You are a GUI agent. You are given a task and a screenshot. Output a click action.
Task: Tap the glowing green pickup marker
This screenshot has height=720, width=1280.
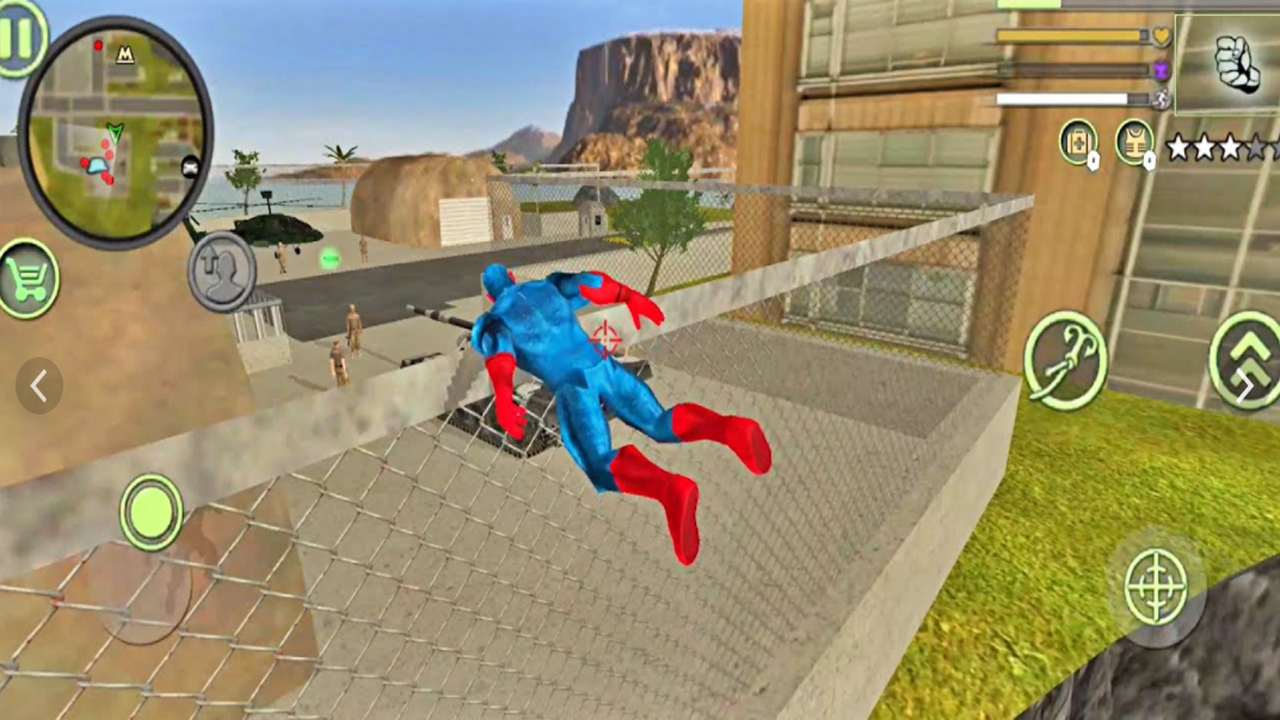click(330, 260)
